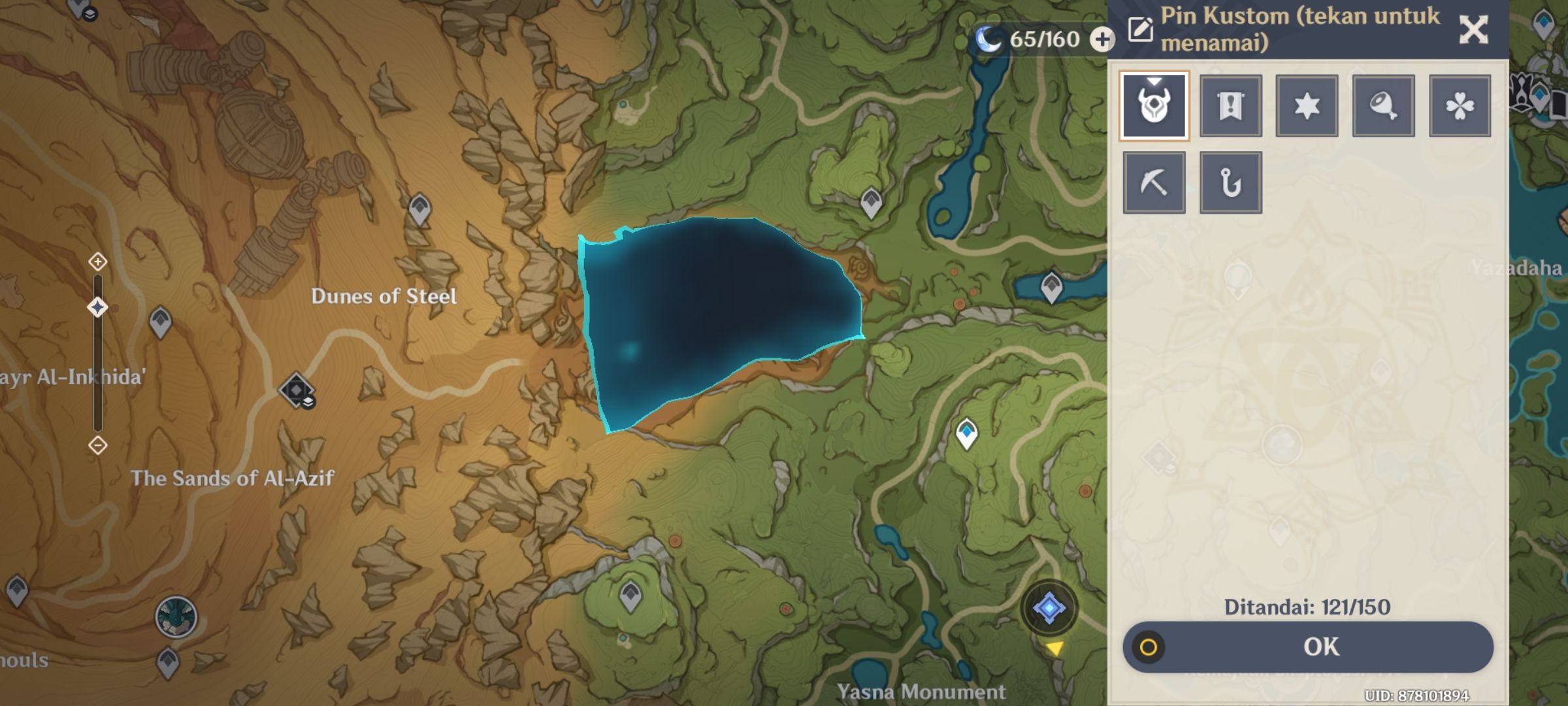
Task: Select the four-leaf clover pin icon
Action: [1459, 105]
